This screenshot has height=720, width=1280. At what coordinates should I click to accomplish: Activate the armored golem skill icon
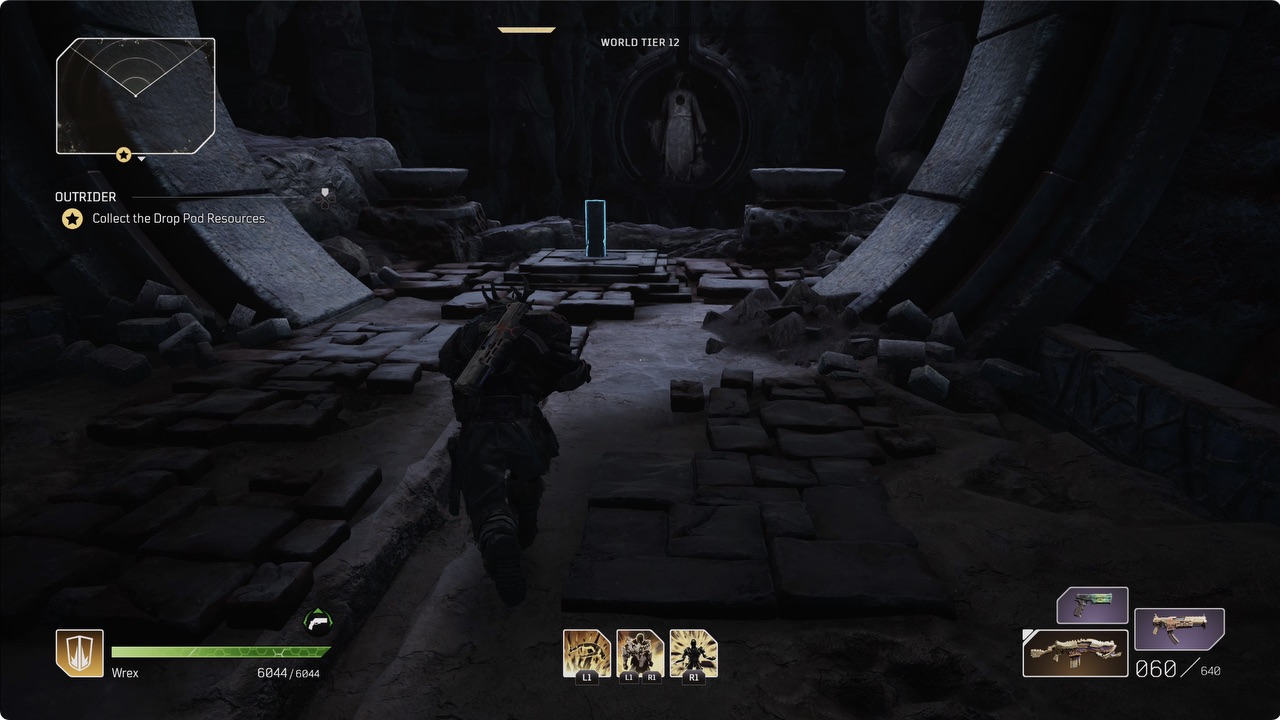tap(640, 653)
